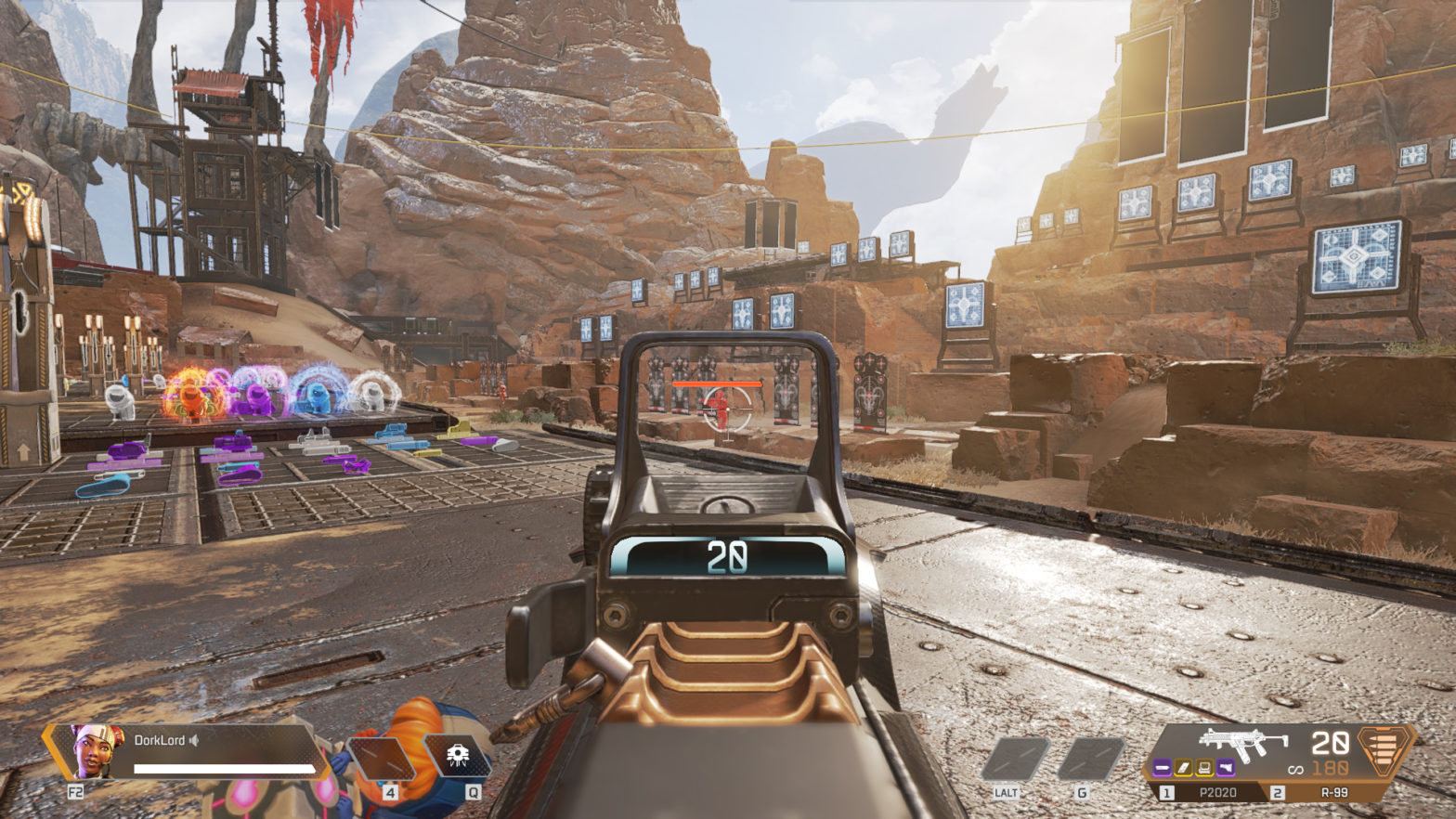Screen dimensions: 1456x819
Task: Select the purple stock attachment icon
Action: pos(1226,767)
